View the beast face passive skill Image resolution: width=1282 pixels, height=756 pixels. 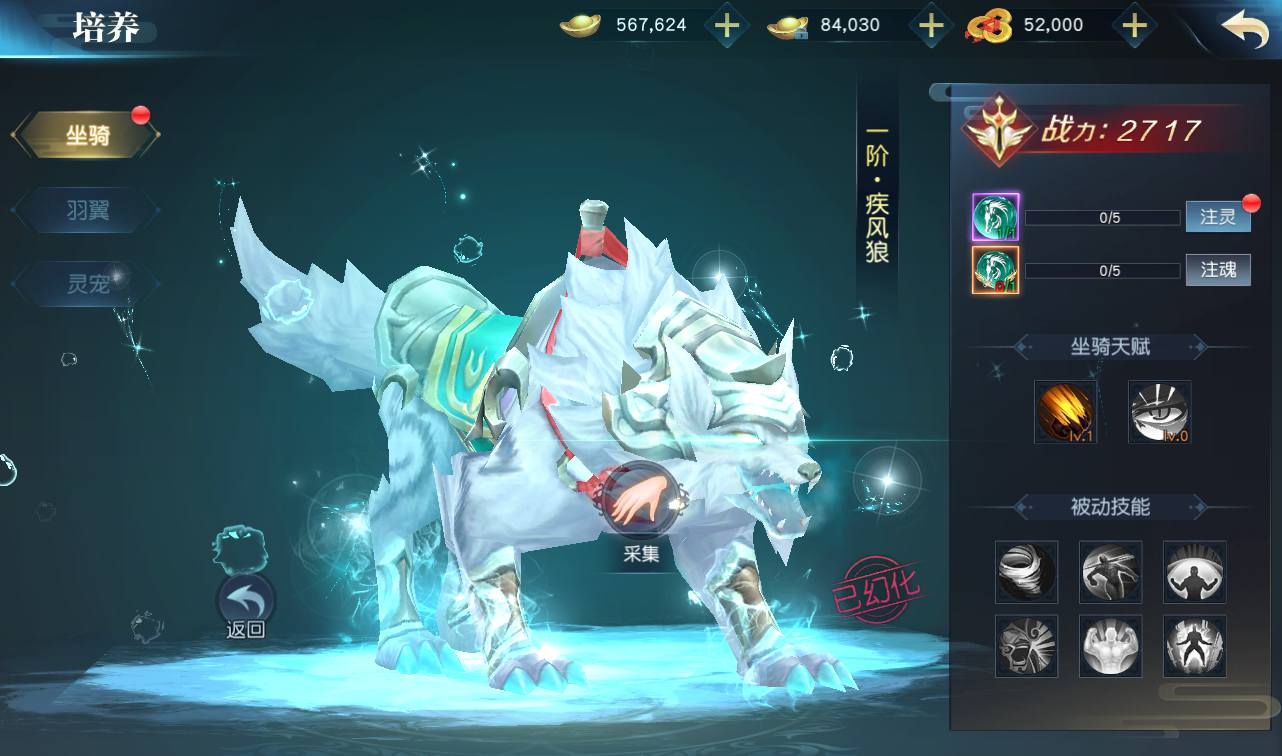(x=1026, y=646)
